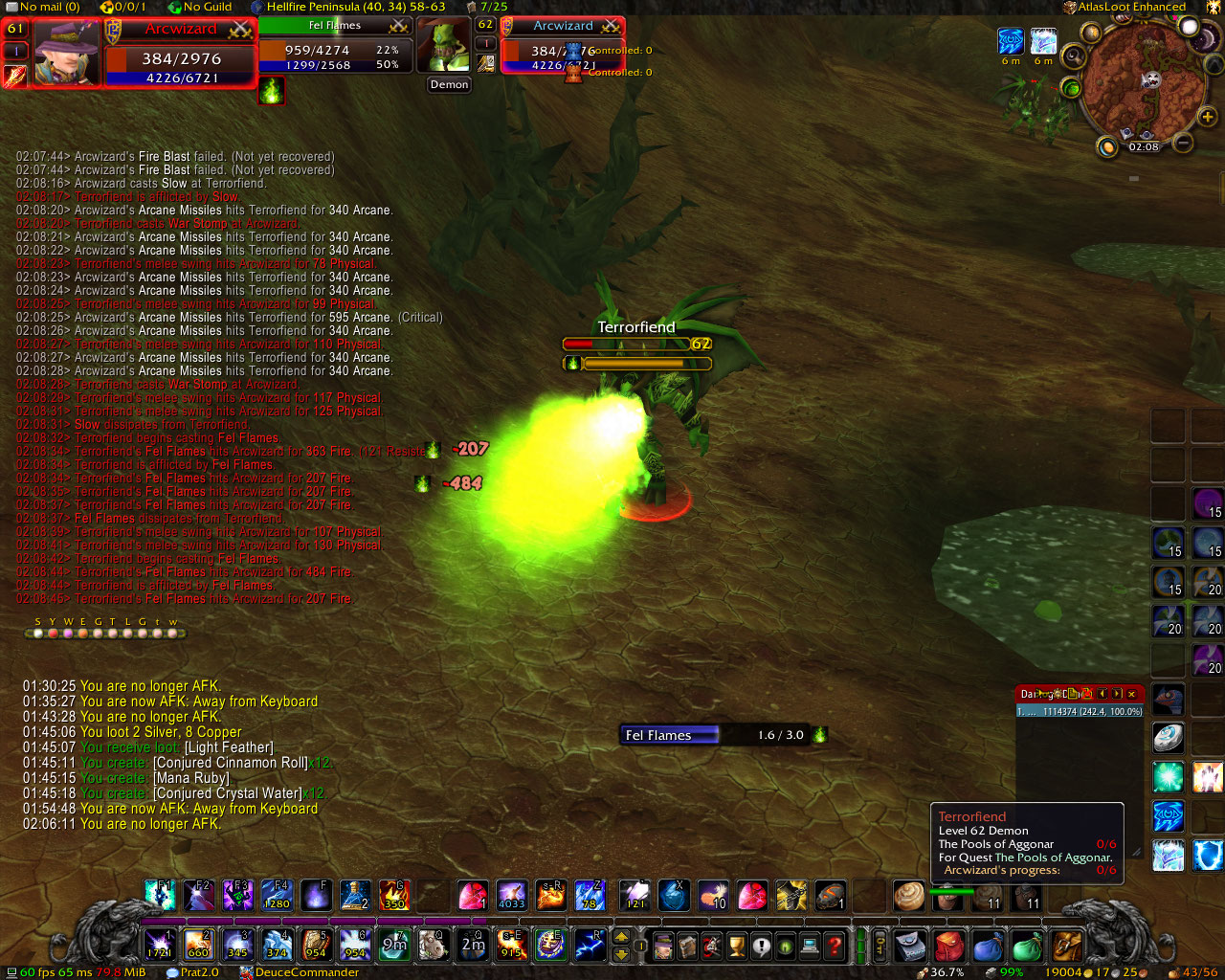Viewport: 1225px width, 980px height.
Task: Open the Main Menu computer icon
Action: 809,946
